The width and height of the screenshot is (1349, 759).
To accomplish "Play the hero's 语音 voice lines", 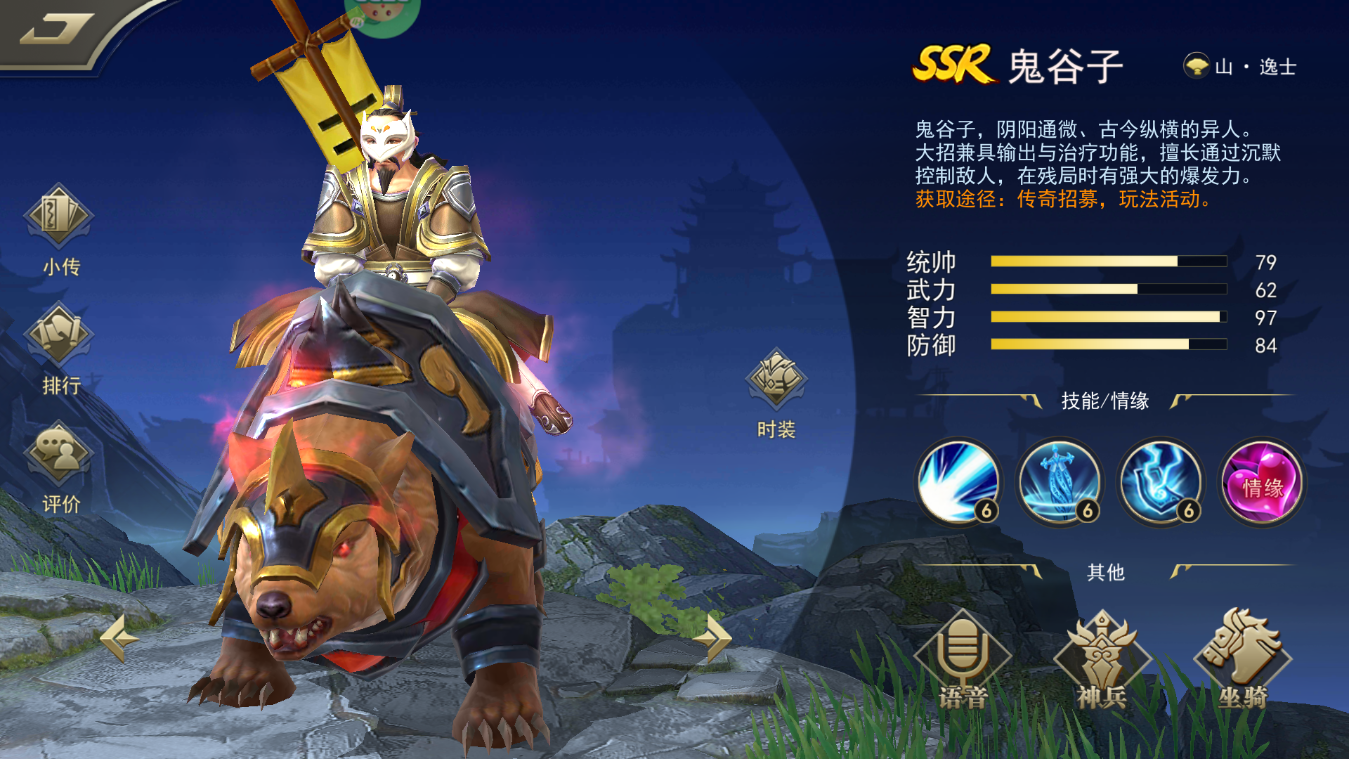I will pos(962,660).
